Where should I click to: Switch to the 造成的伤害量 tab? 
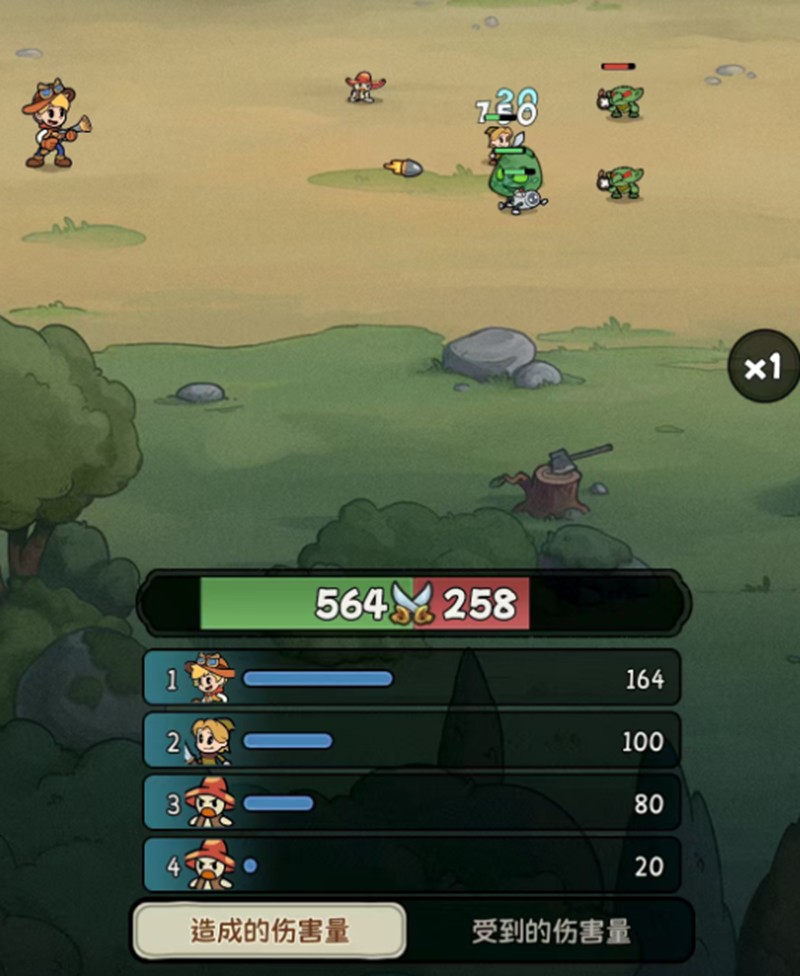(270, 931)
